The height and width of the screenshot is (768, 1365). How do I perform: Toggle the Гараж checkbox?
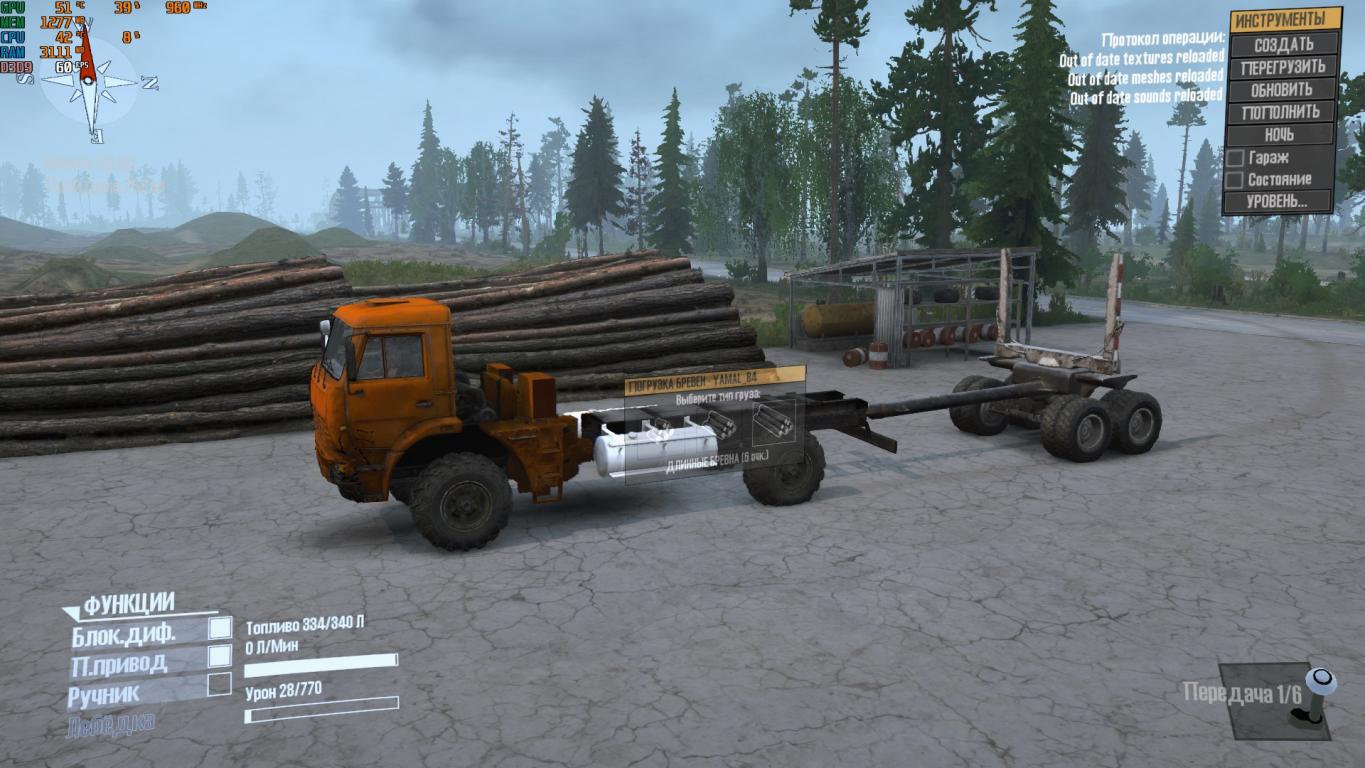[1235, 158]
